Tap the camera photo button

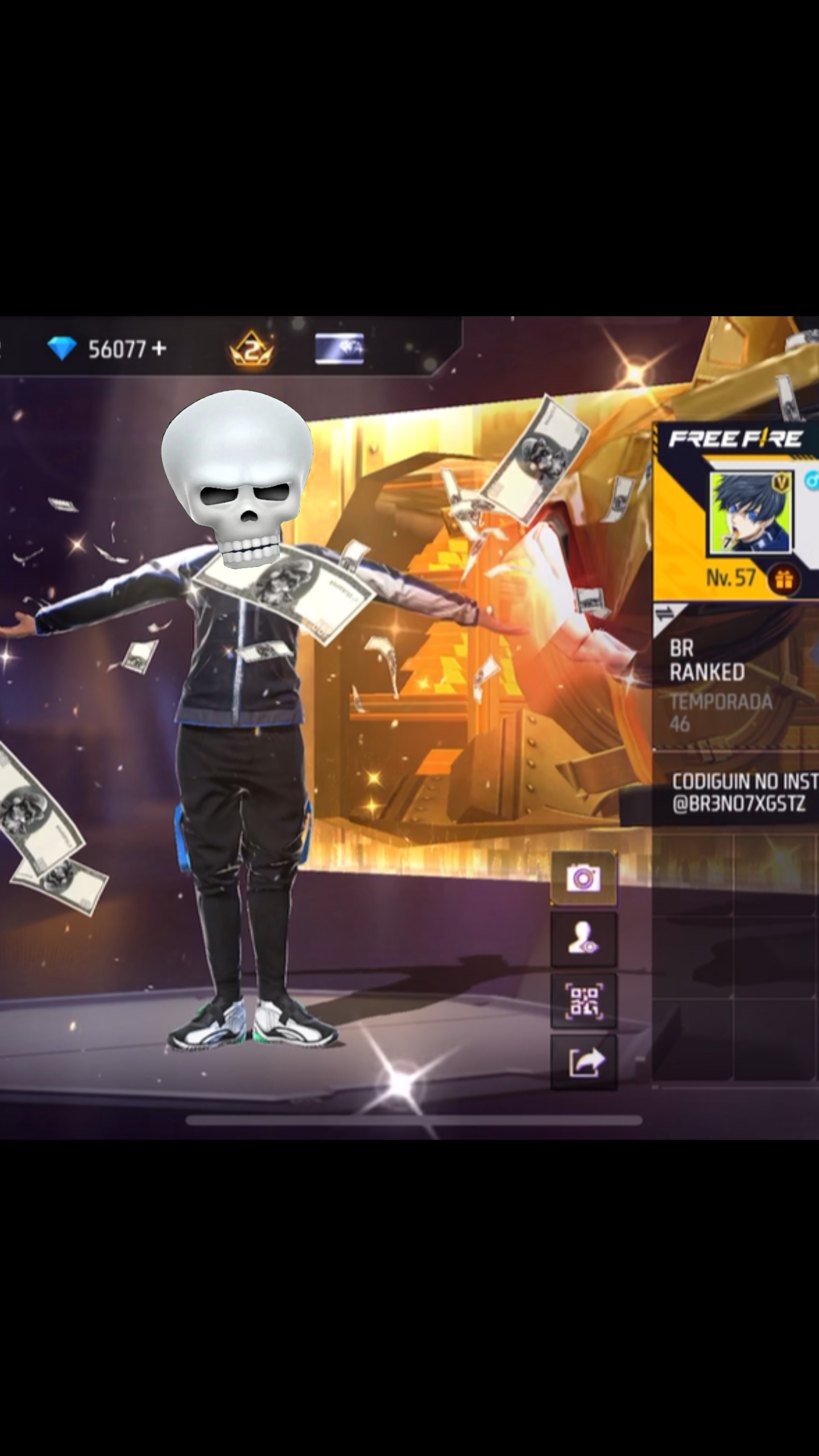583,879
